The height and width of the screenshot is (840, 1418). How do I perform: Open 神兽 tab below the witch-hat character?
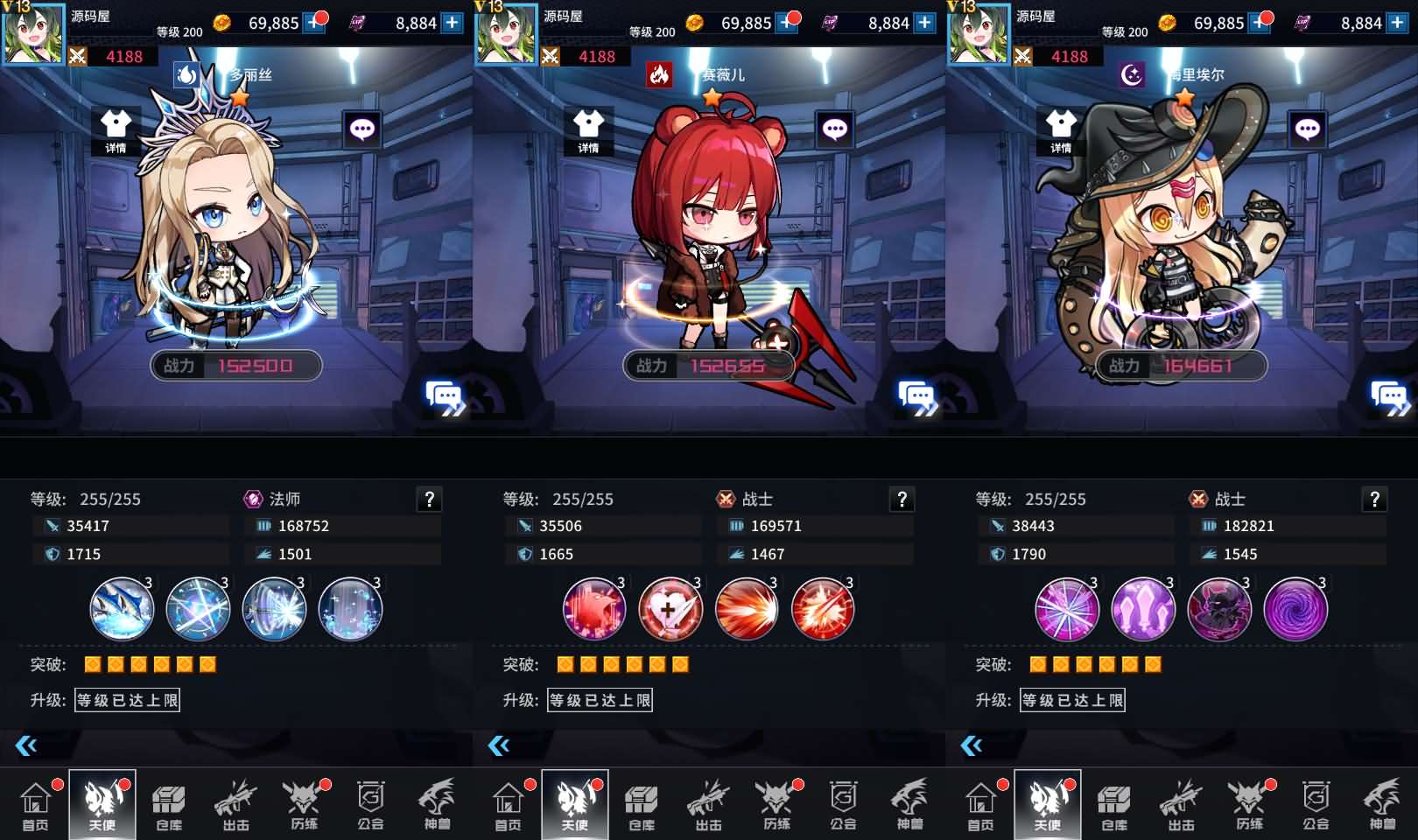point(1383,806)
